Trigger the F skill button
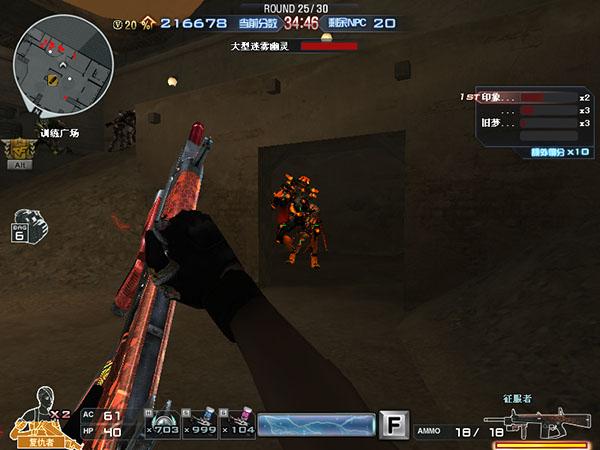 click(395, 425)
